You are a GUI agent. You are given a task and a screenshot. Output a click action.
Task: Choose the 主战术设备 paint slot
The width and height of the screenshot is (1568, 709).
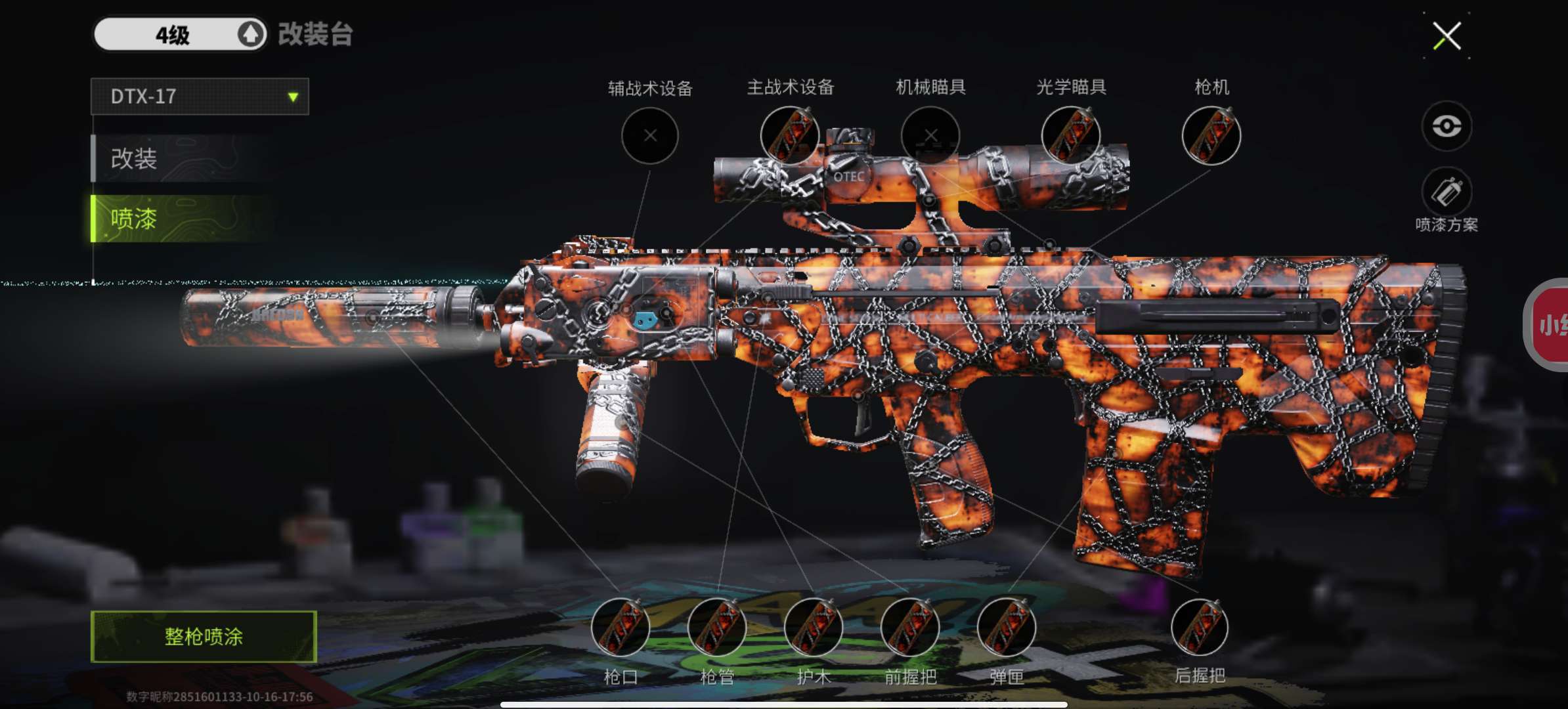(x=790, y=136)
